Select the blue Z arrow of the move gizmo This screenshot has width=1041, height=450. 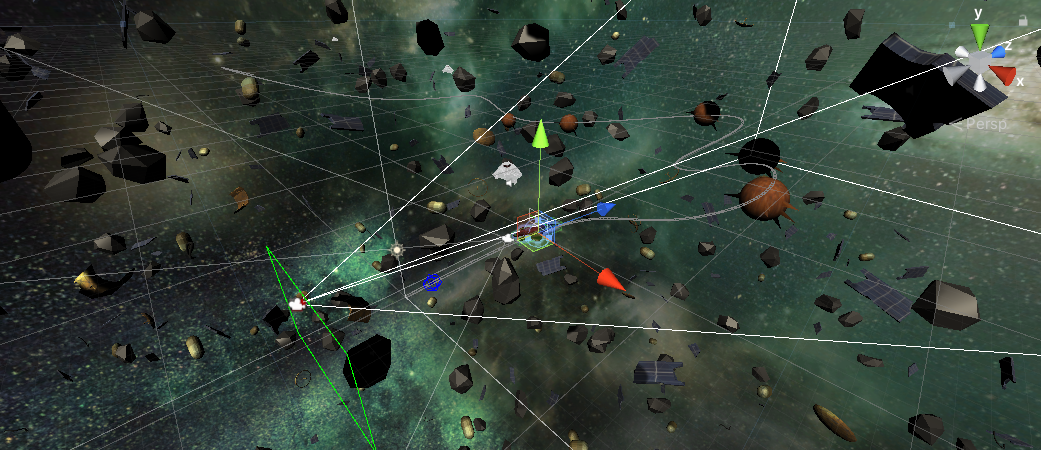[604, 209]
